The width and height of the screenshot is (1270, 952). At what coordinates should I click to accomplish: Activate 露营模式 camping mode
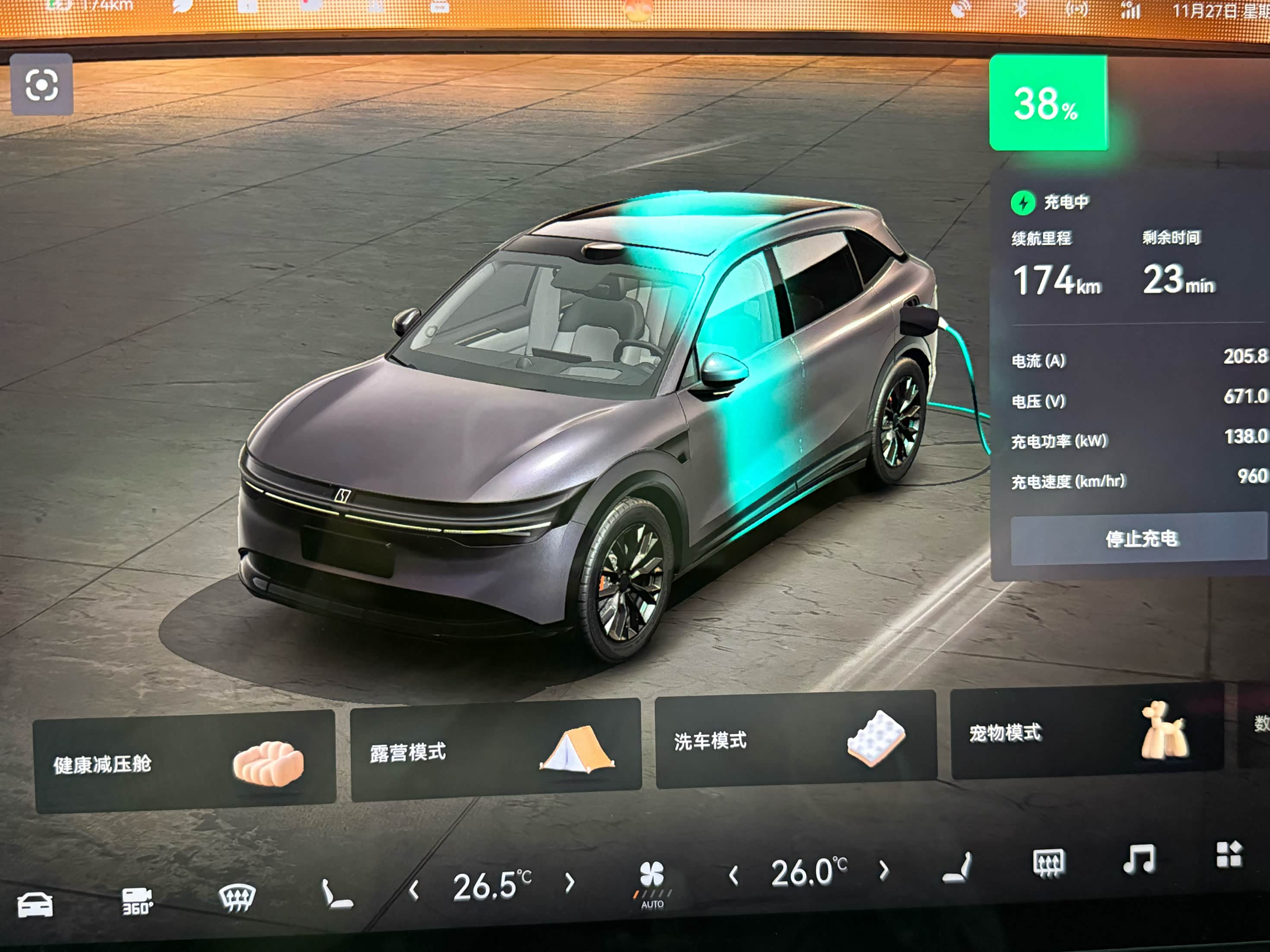click(495, 750)
